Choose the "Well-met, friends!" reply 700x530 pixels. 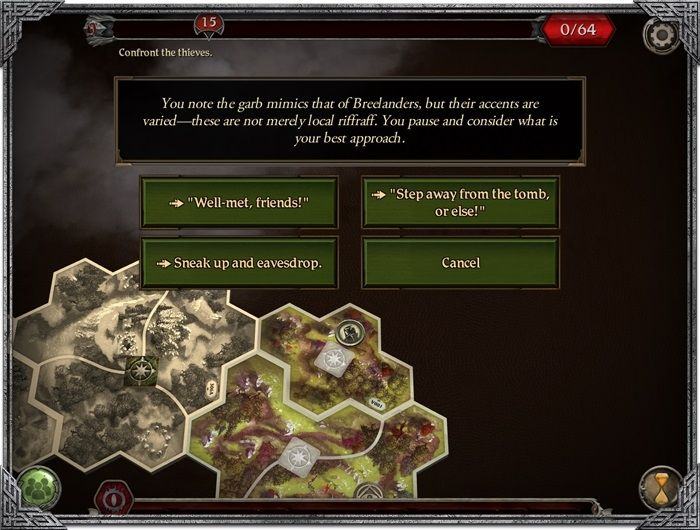[239, 203]
